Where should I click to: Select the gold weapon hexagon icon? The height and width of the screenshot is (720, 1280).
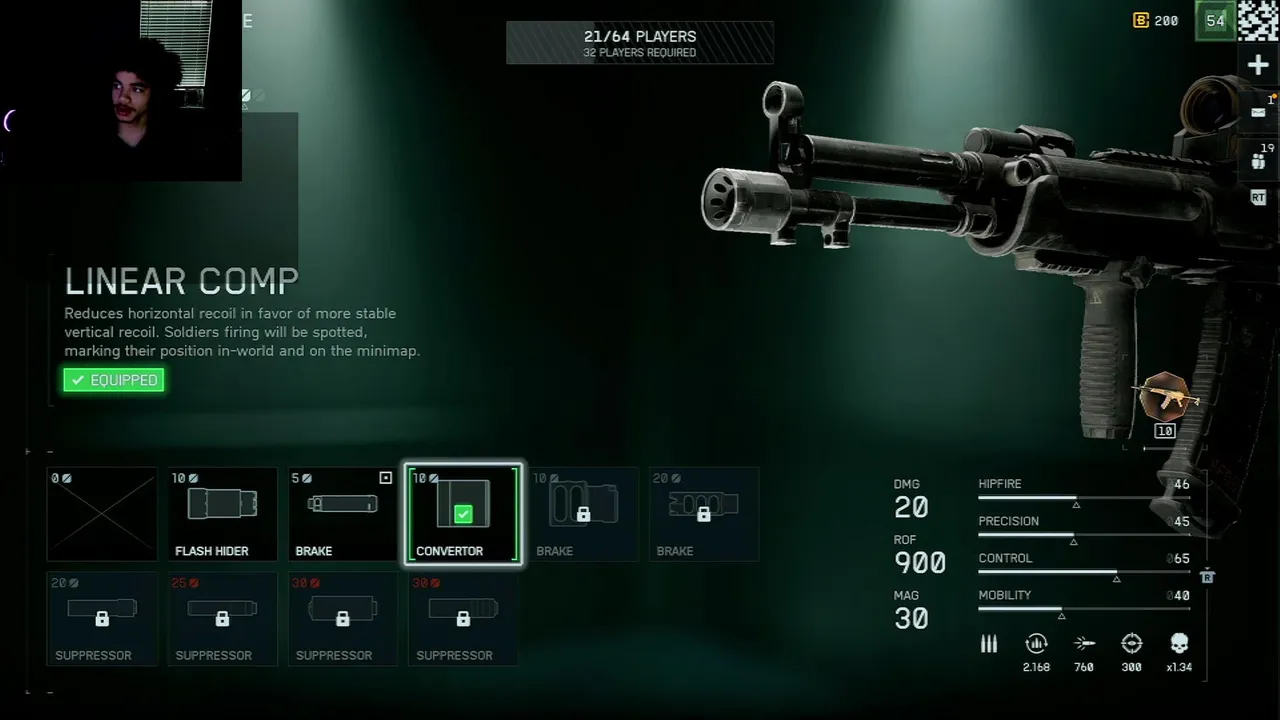(1164, 397)
